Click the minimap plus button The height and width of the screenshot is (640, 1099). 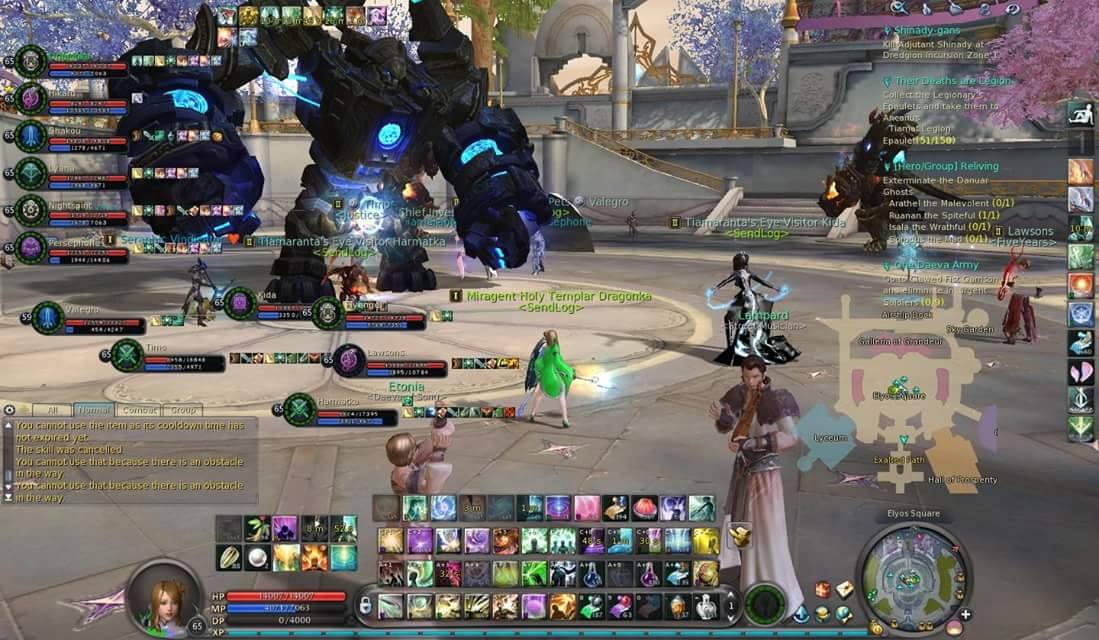[965, 614]
